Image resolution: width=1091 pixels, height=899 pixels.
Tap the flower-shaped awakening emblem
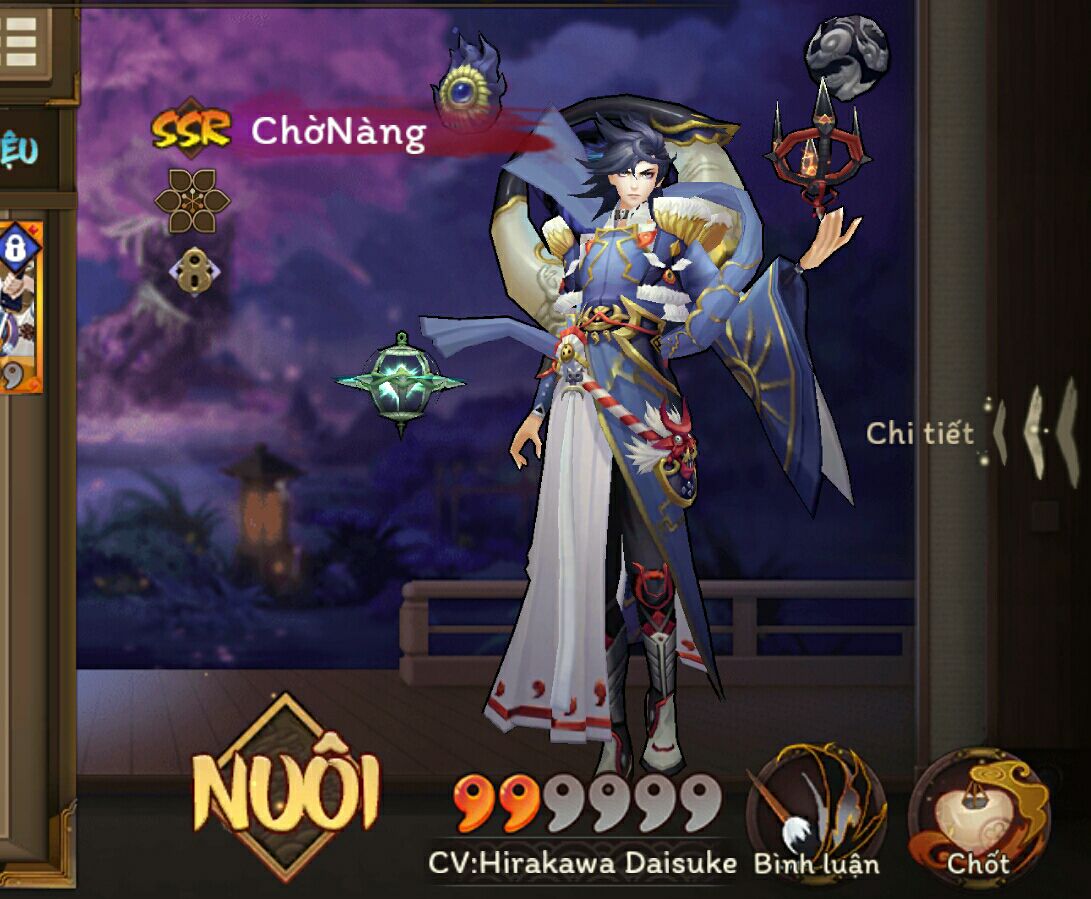(192, 200)
